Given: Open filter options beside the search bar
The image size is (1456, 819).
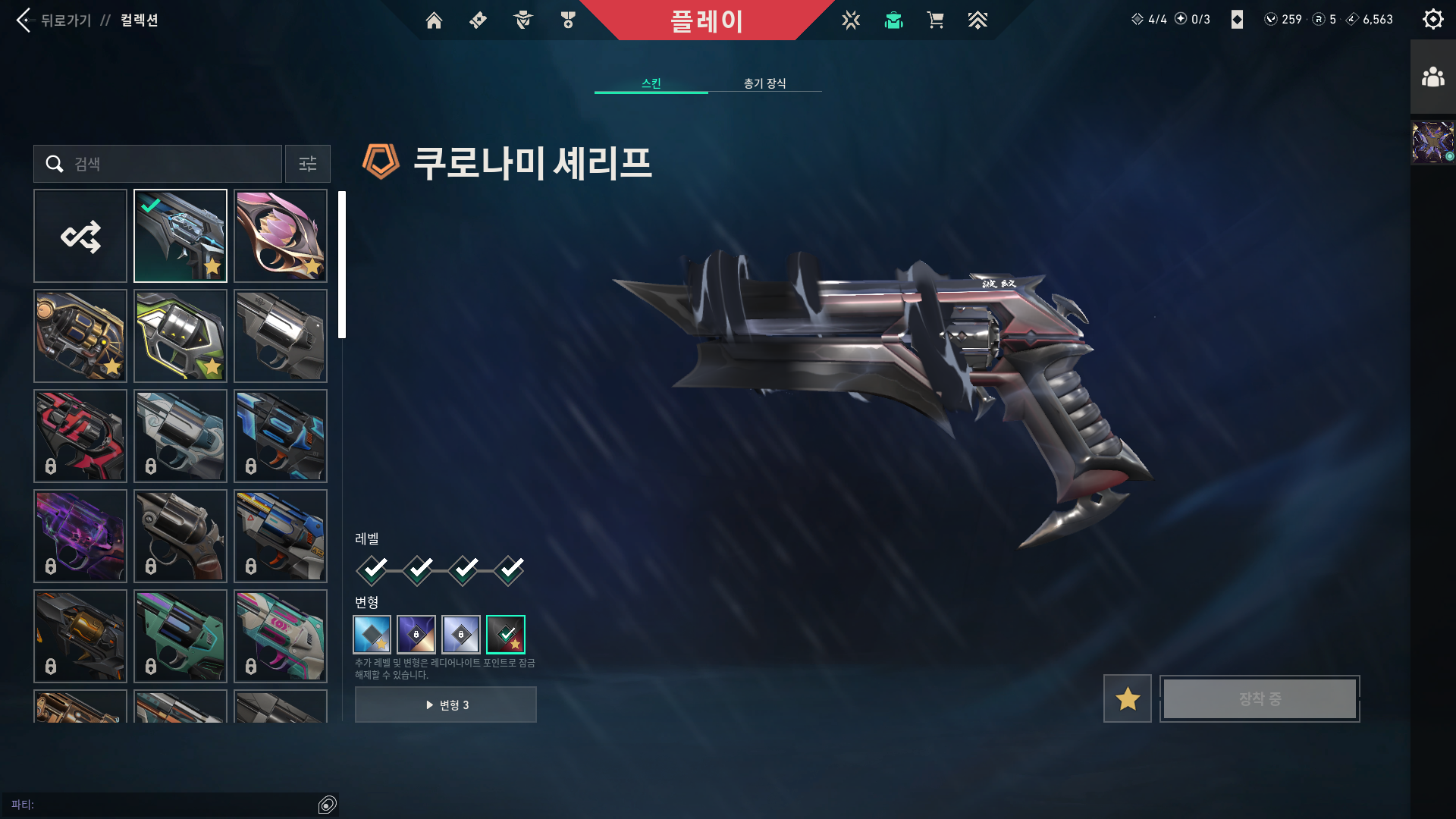Looking at the screenshot, I should tap(307, 164).
